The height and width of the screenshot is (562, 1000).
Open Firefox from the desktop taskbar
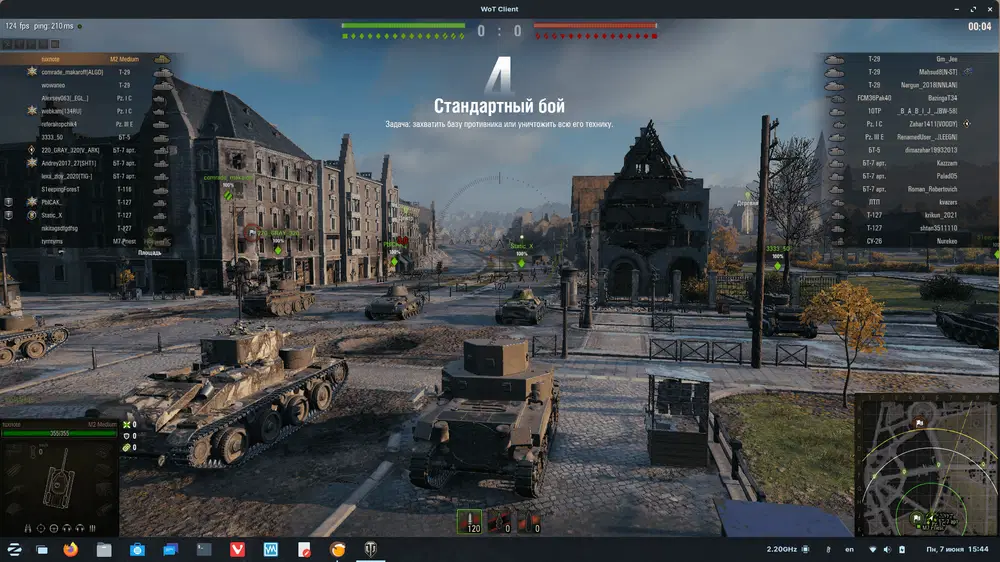pyautogui.click(x=70, y=549)
